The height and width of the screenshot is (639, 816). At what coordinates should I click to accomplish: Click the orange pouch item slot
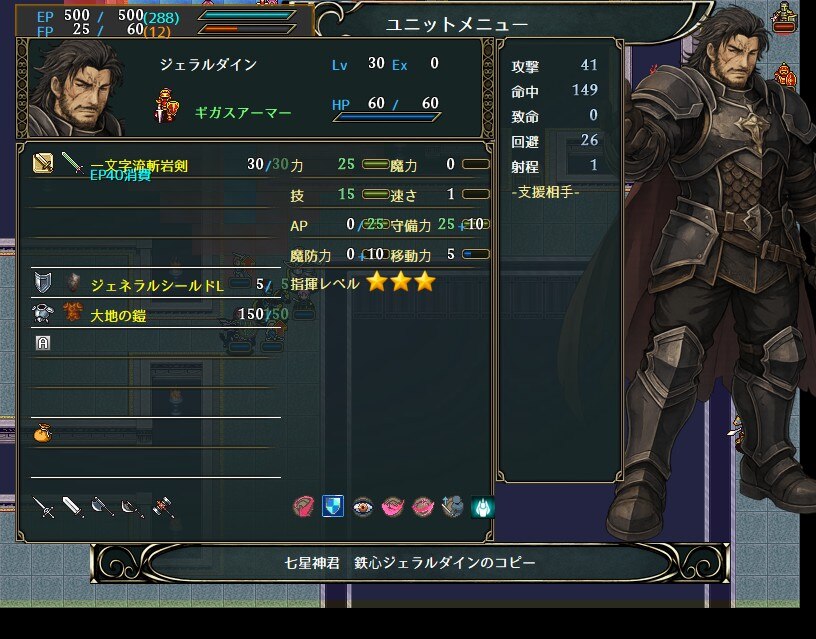point(41,434)
